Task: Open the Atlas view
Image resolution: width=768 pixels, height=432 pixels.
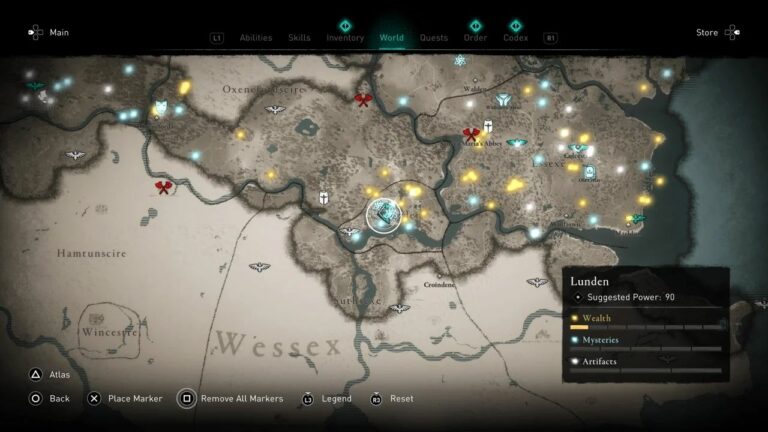Action: [52, 375]
